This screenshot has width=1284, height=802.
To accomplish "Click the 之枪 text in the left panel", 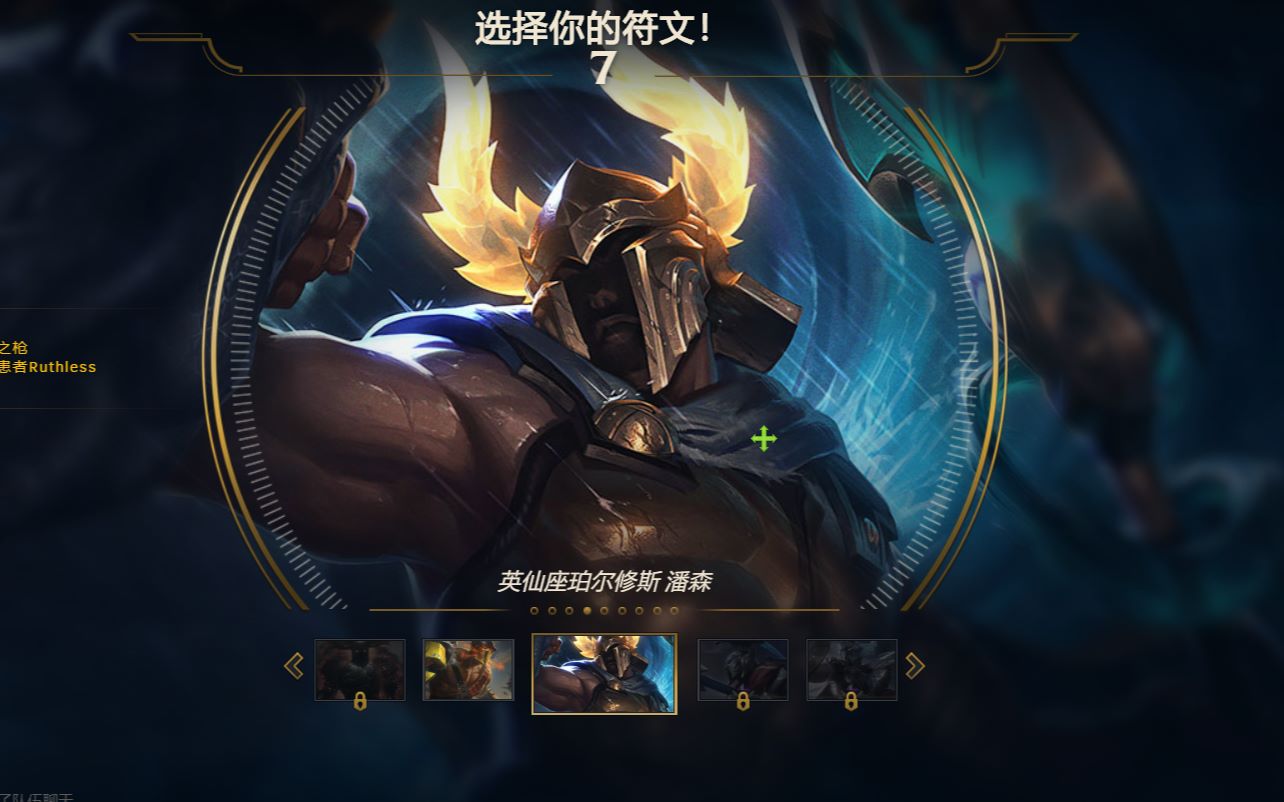I will pos(14,350).
